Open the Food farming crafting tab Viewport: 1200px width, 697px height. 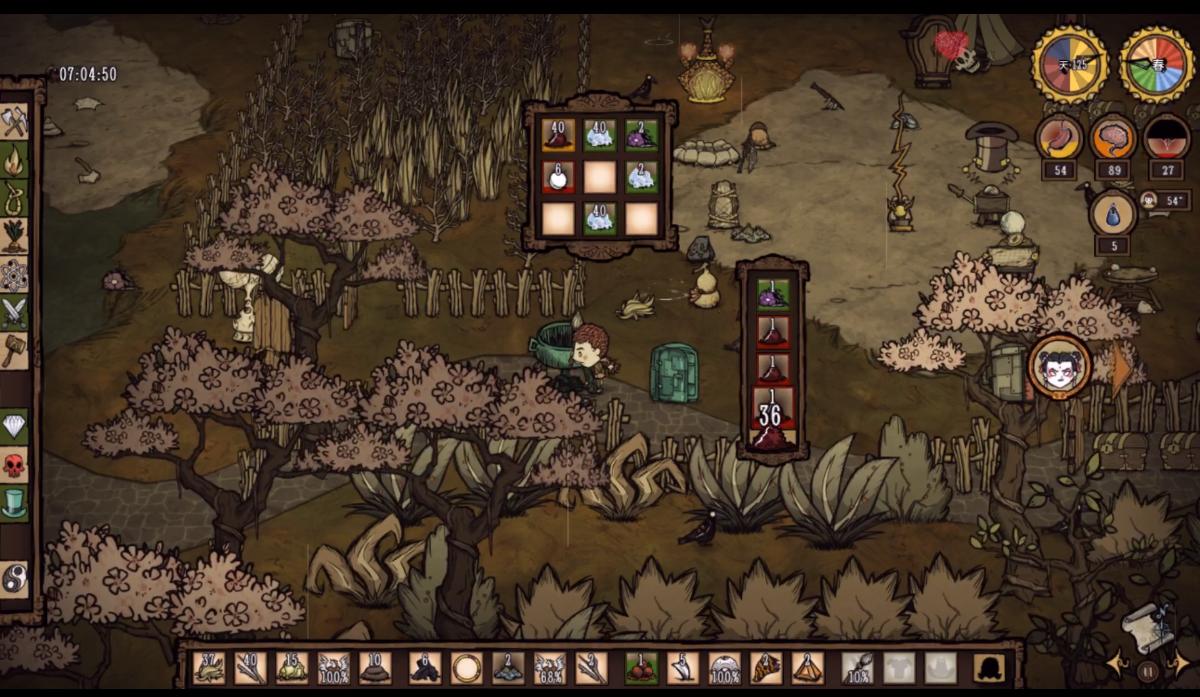tap(15, 236)
